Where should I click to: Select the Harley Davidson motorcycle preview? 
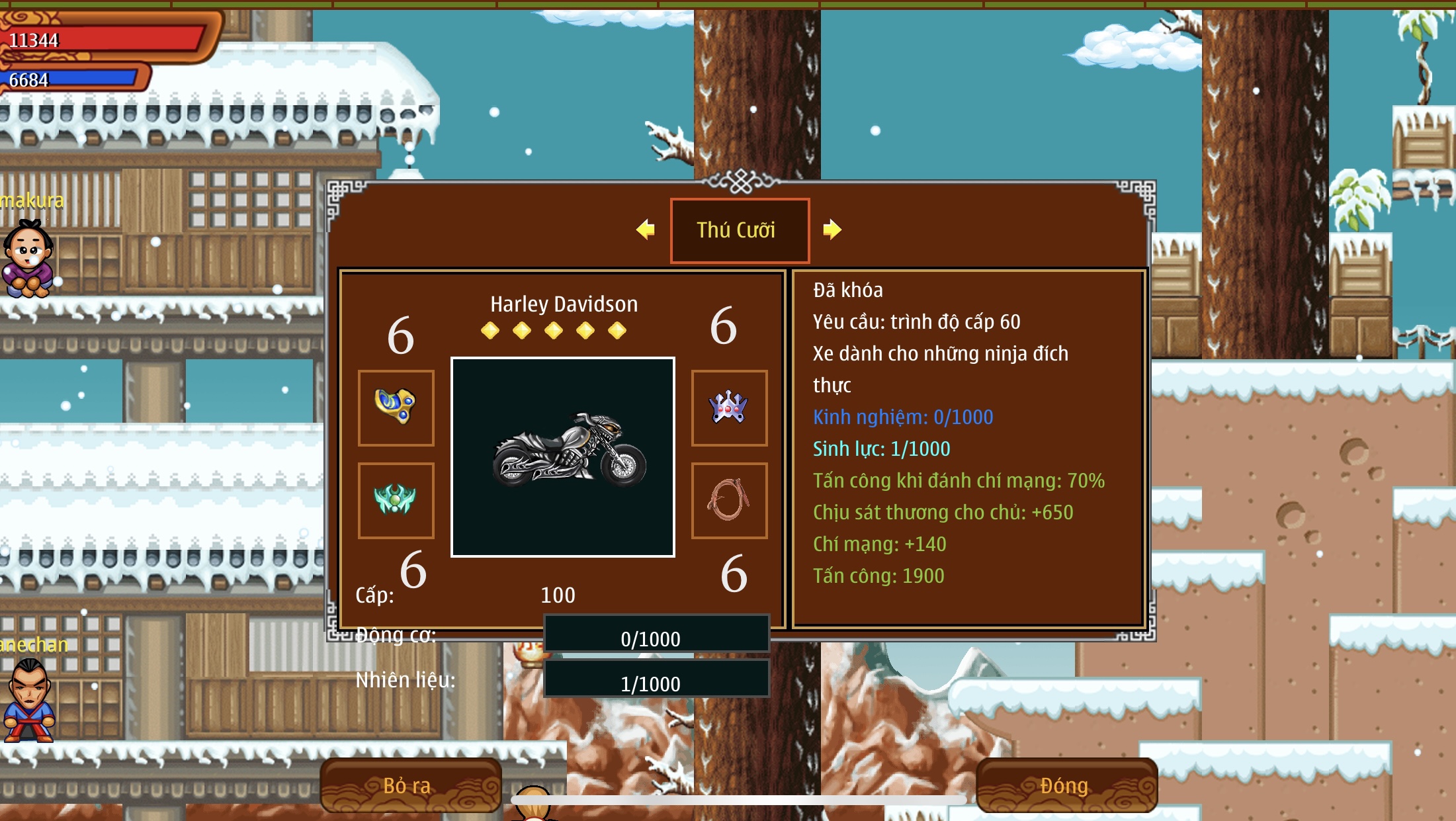[563, 457]
